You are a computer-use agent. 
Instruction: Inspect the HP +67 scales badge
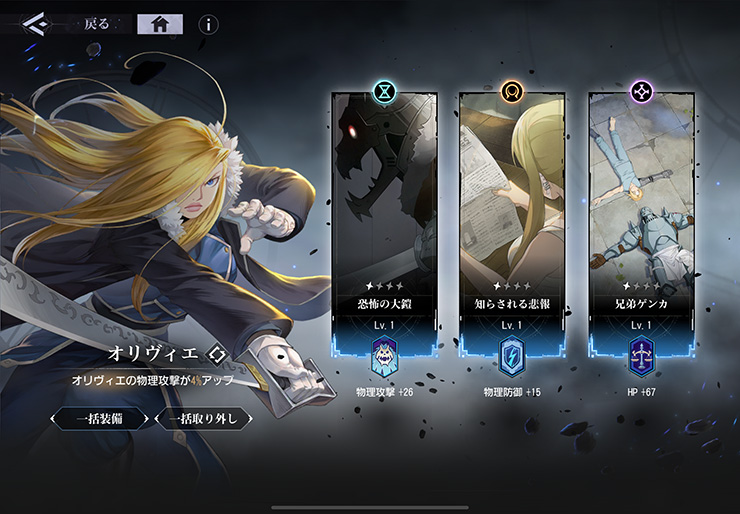pos(640,357)
